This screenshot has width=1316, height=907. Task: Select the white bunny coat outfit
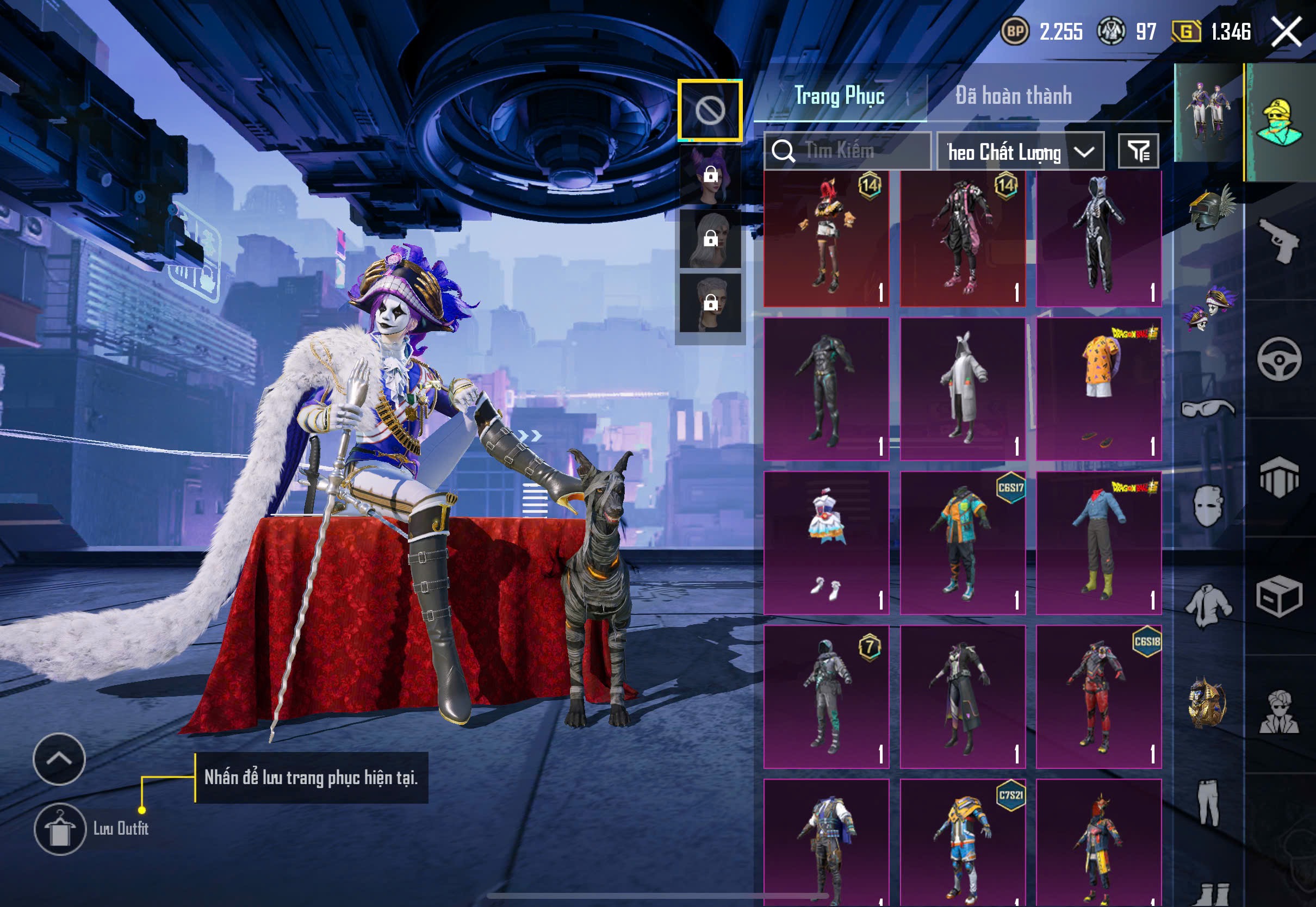click(x=963, y=389)
